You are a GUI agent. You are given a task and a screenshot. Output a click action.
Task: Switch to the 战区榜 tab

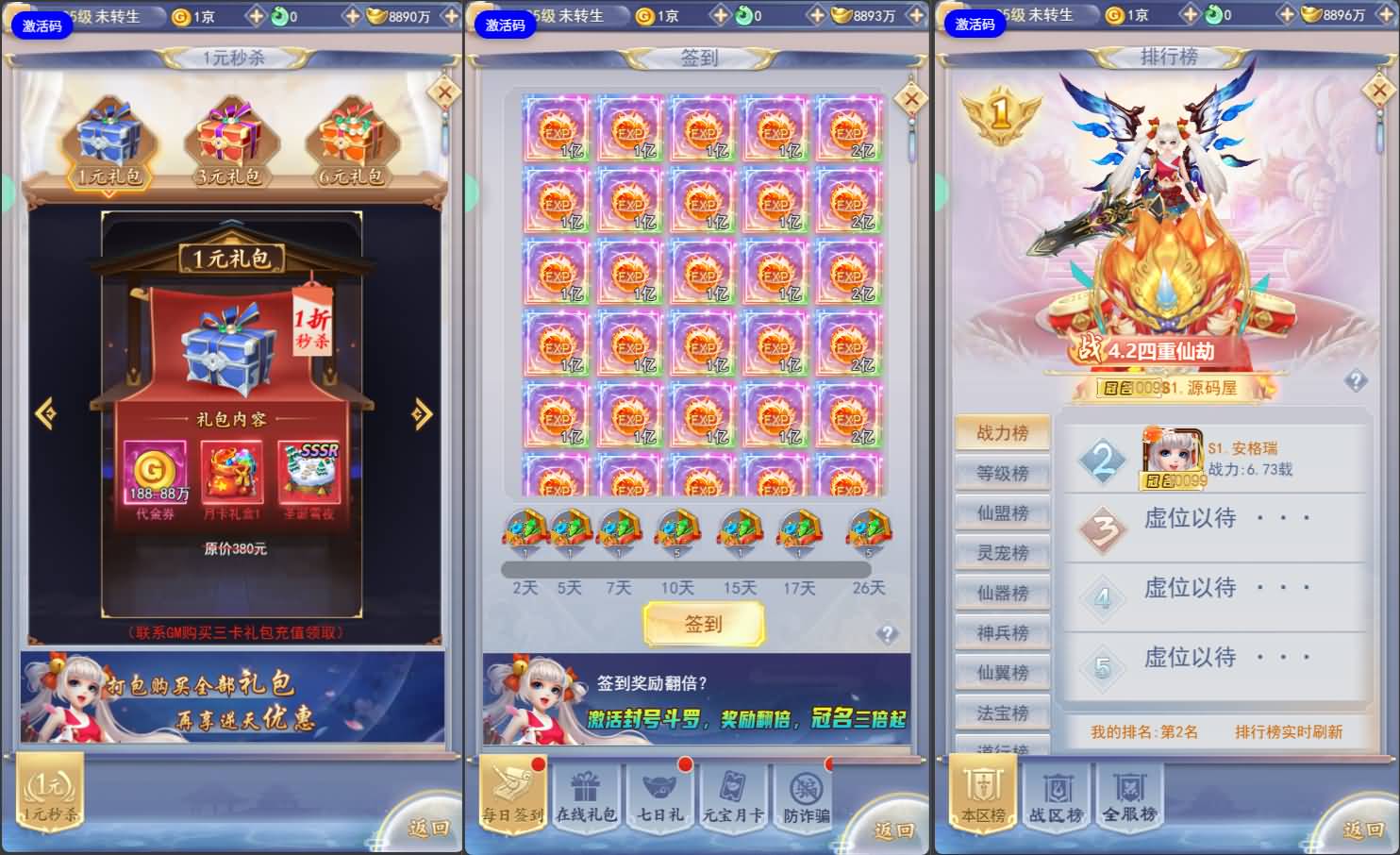tap(1056, 797)
